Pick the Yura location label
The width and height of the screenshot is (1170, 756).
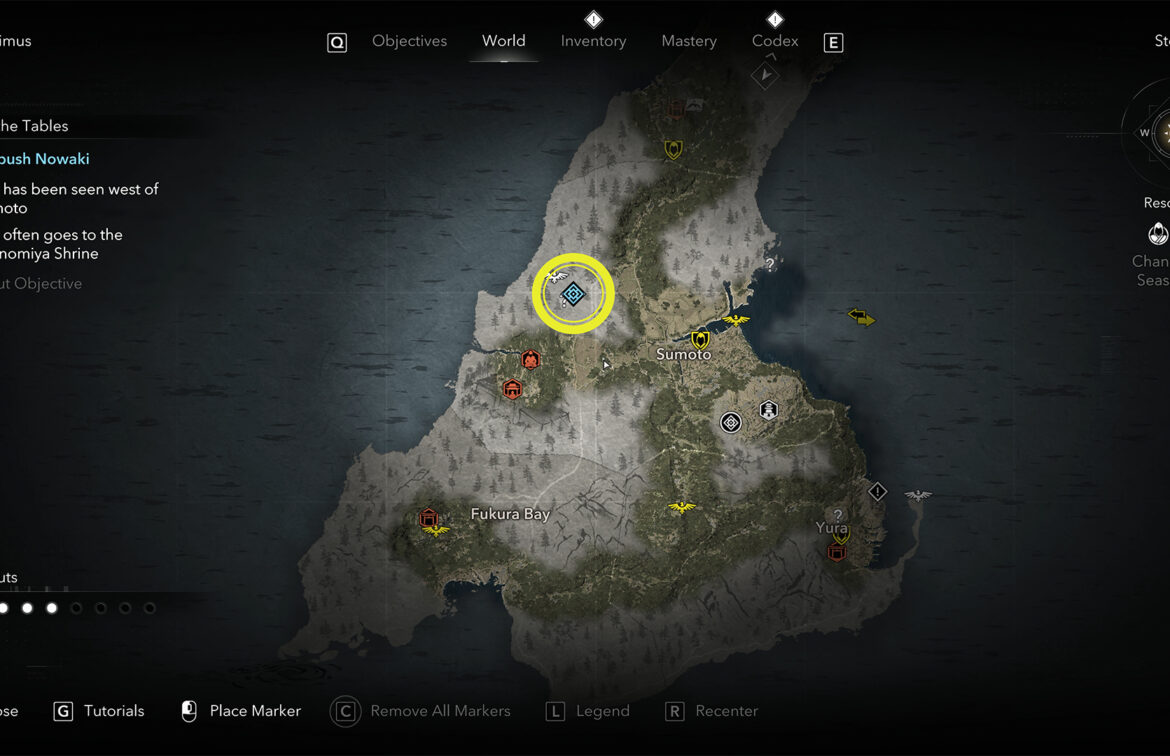click(831, 528)
